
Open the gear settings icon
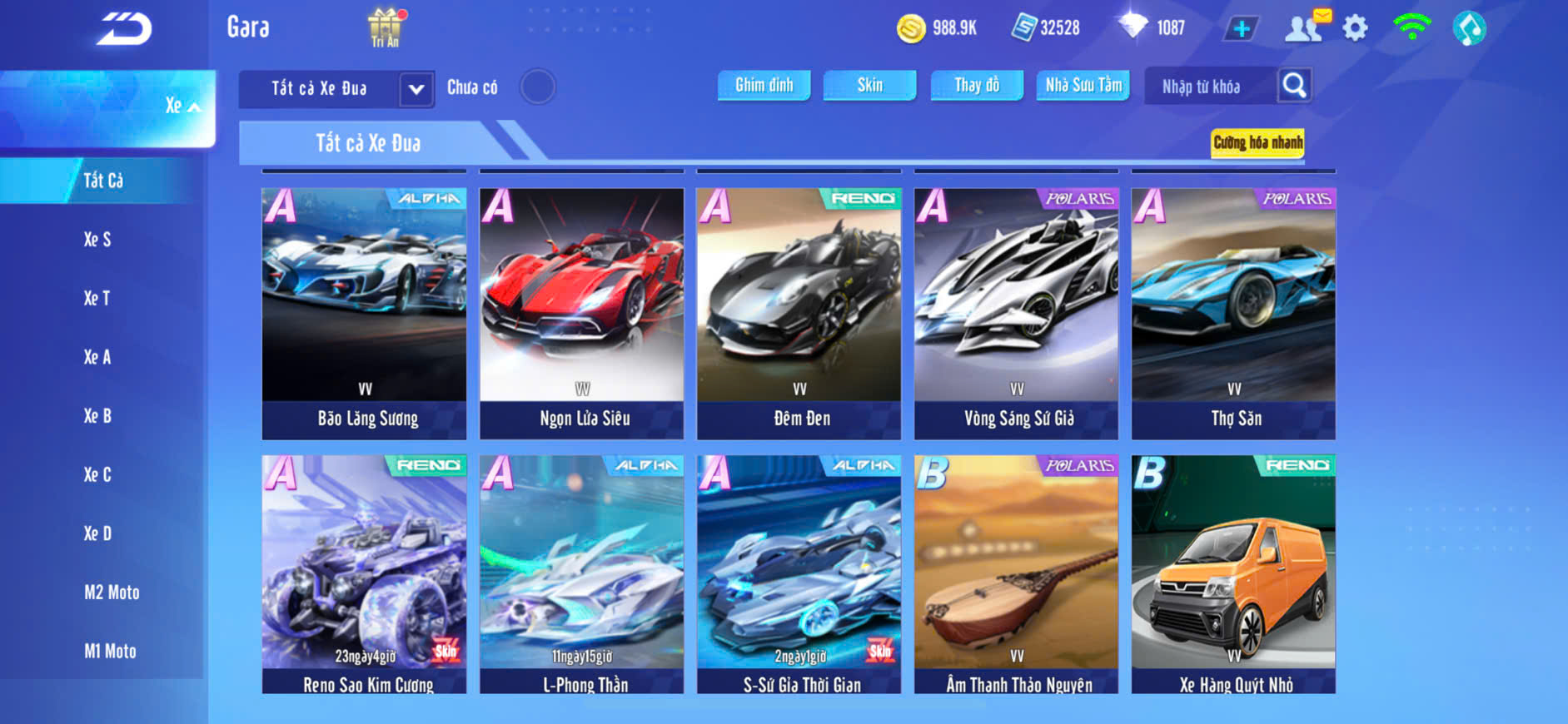[x=1355, y=28]
